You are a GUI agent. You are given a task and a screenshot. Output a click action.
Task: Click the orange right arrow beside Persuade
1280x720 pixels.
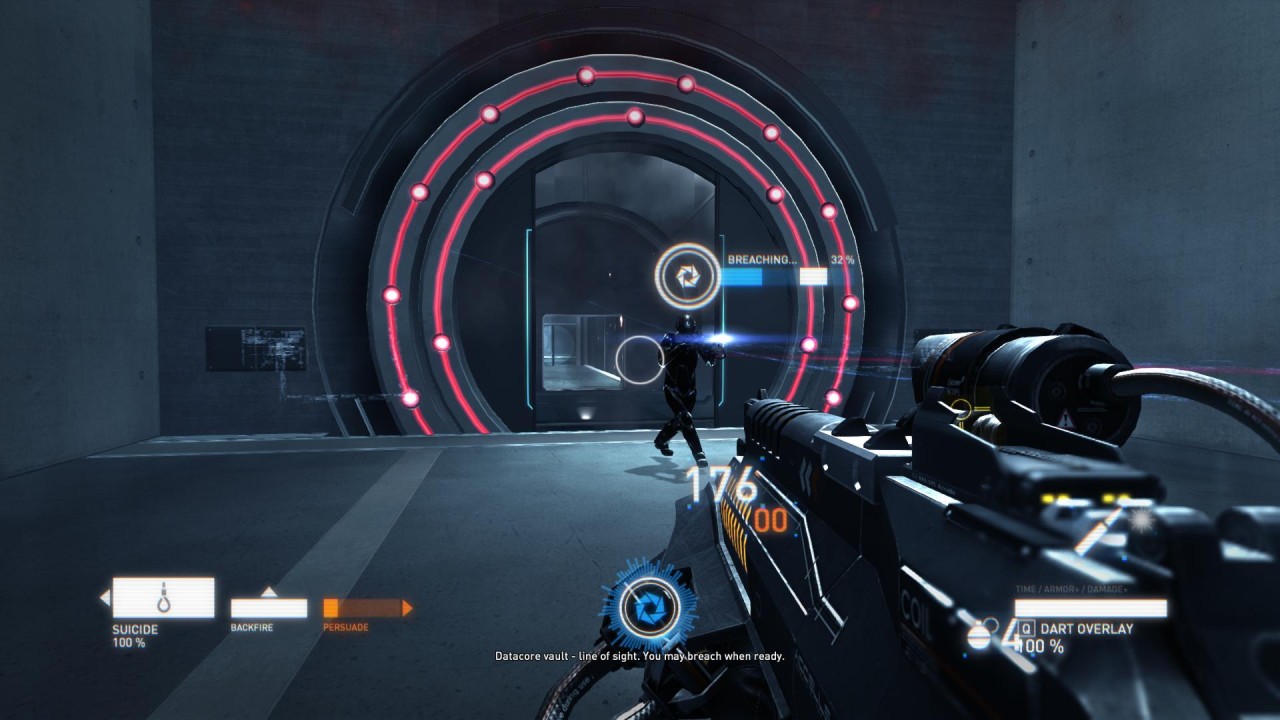pyautogui.click(x=407, y=608)
